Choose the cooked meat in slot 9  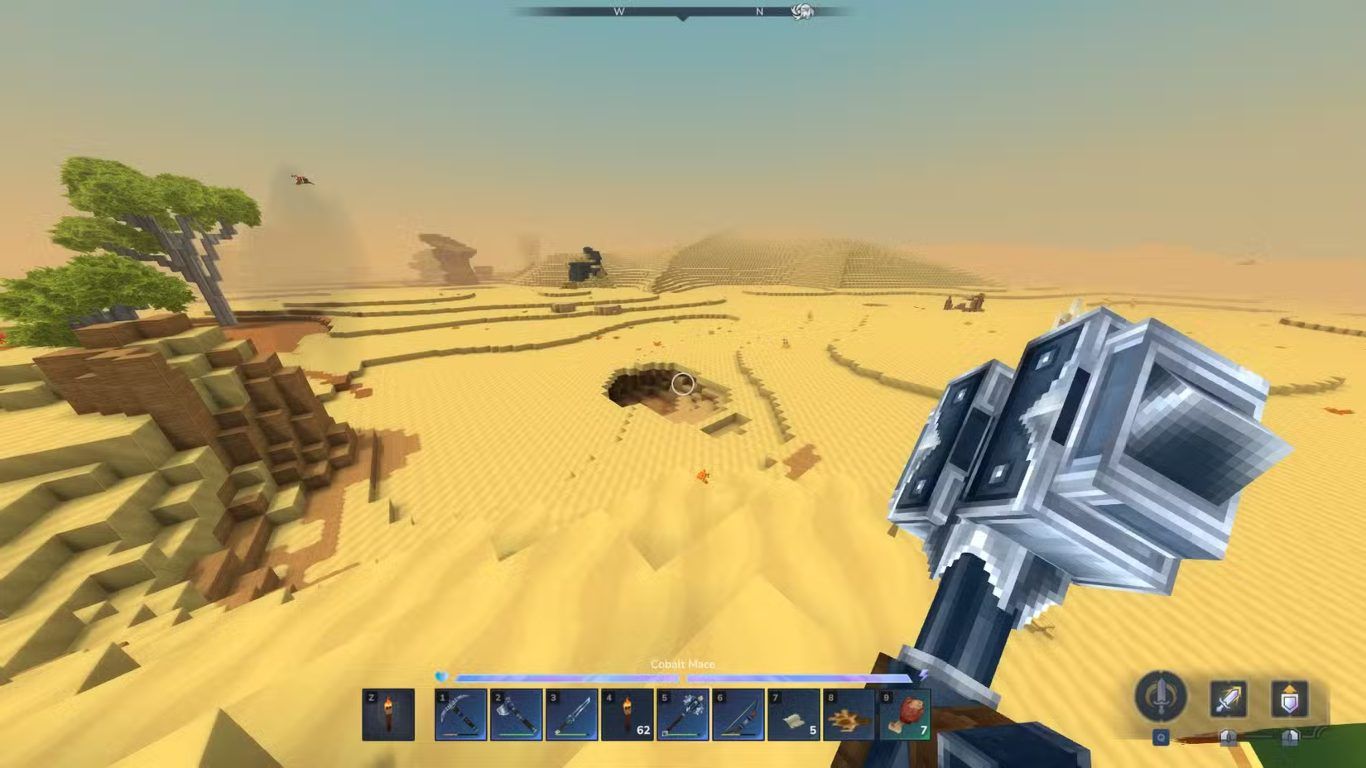[904, 714]
